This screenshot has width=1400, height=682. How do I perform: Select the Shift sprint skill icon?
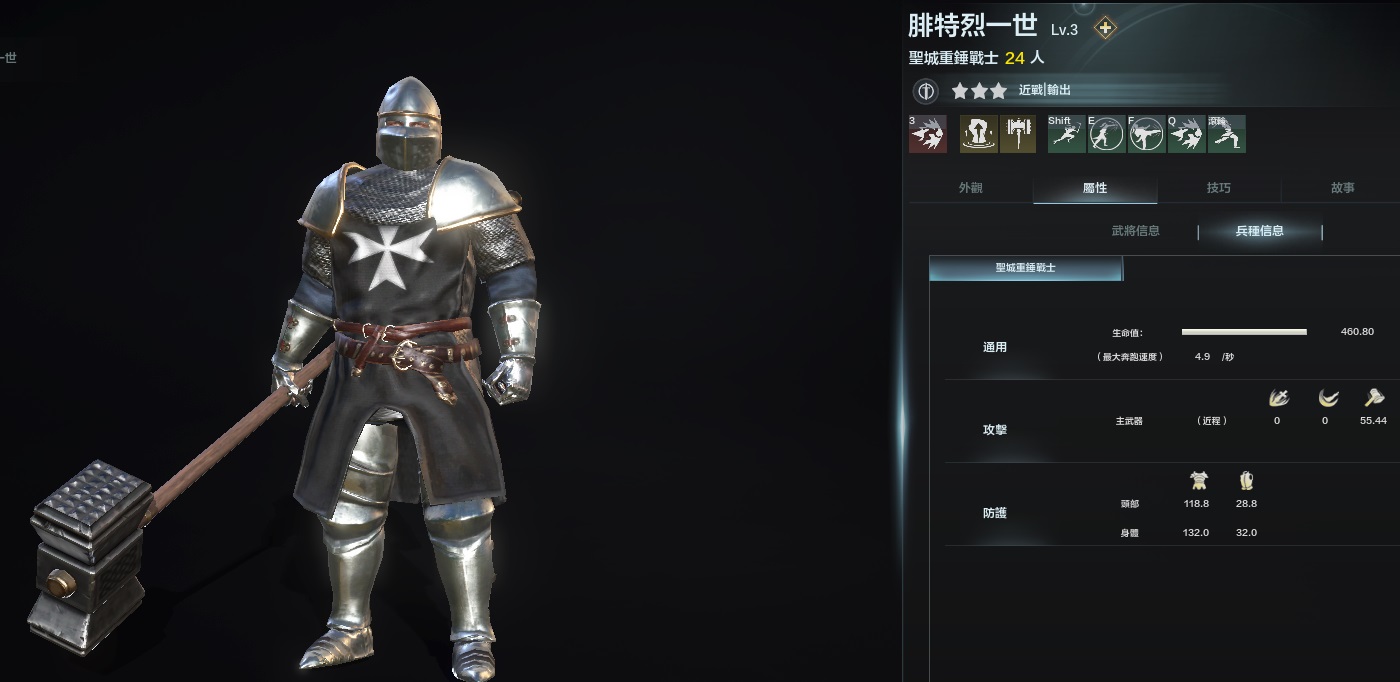click(1066, 134)
